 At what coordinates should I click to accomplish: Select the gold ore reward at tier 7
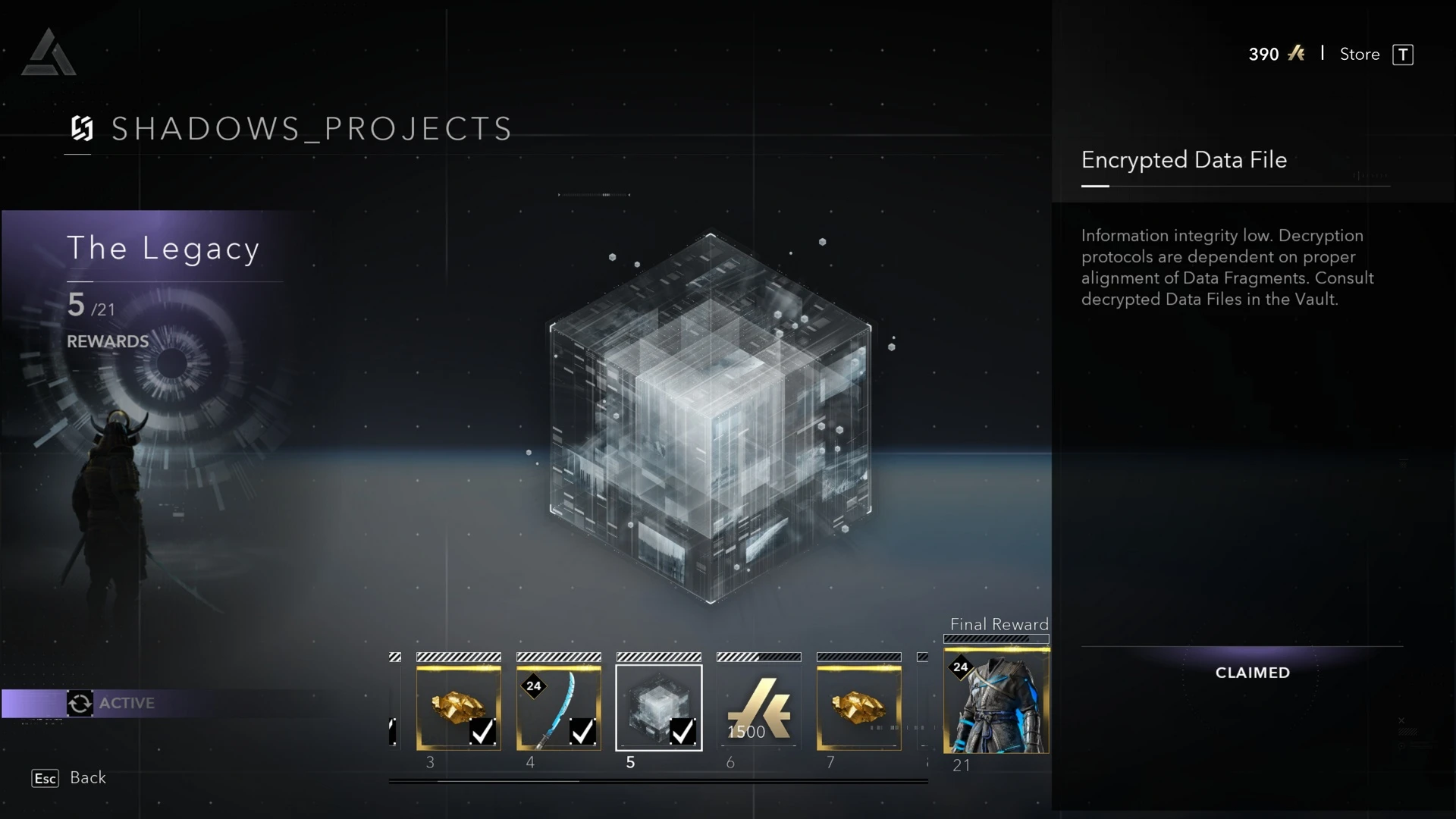(858, 708)
